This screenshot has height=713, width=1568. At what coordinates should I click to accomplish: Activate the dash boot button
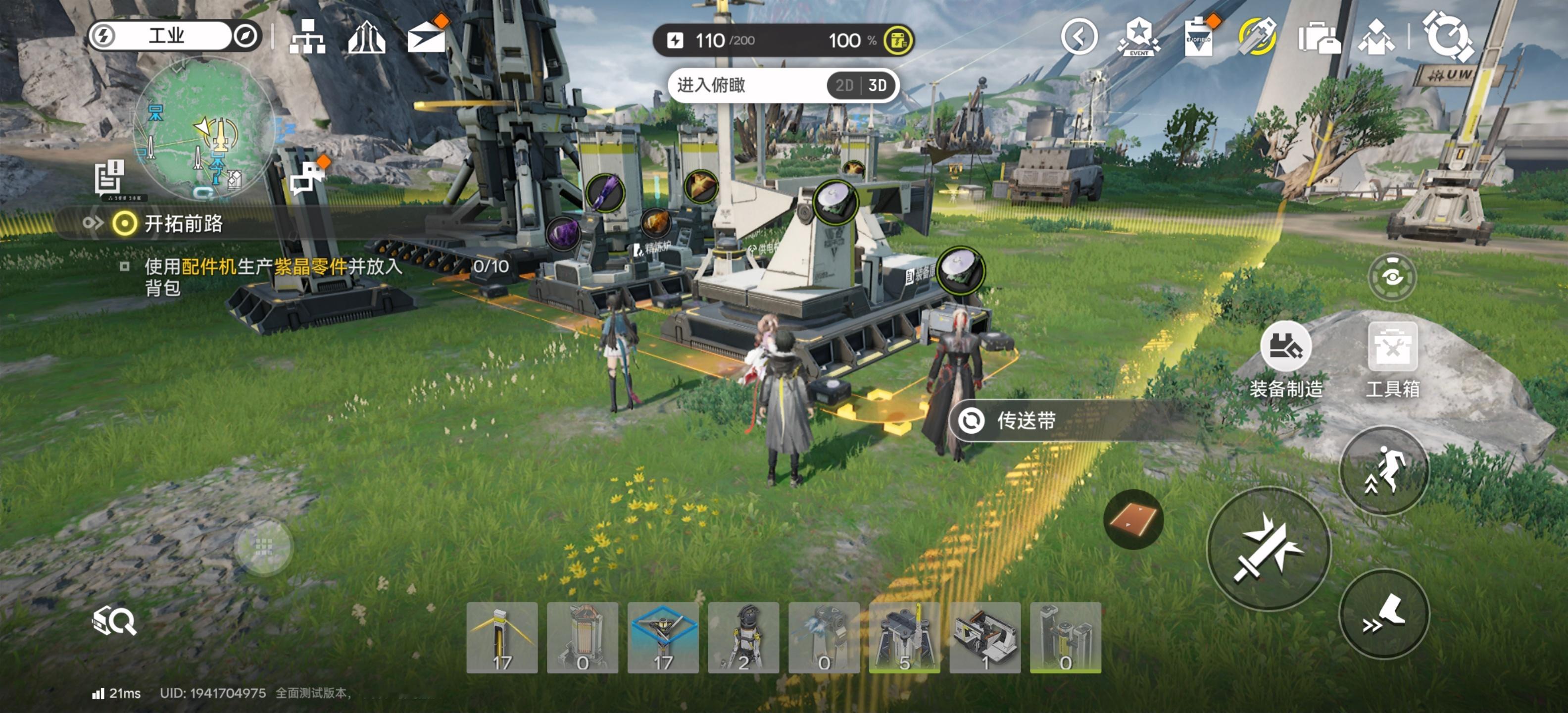click(1384, 614)
